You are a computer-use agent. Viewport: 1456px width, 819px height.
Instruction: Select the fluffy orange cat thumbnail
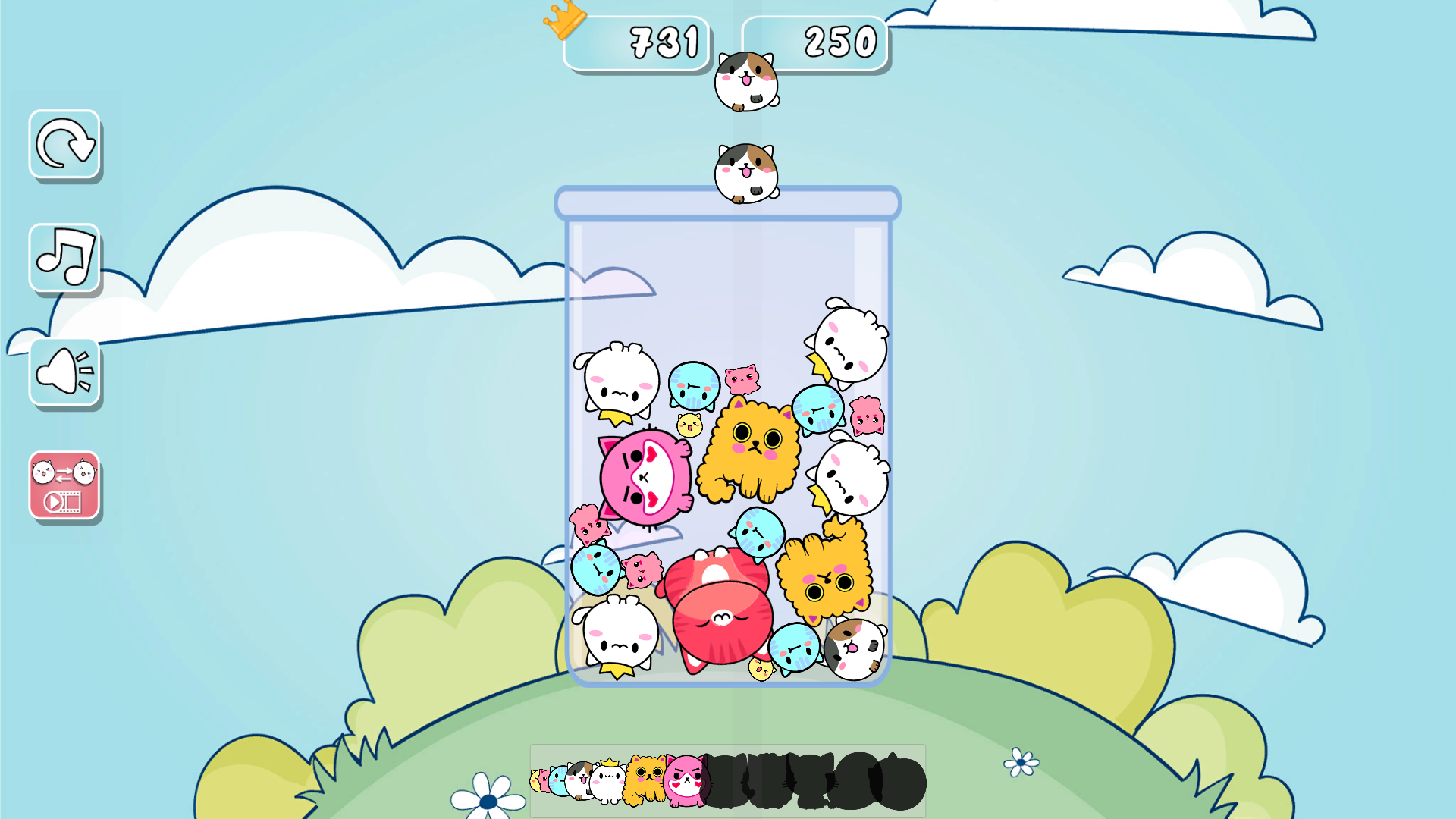(x=645, y=781)
